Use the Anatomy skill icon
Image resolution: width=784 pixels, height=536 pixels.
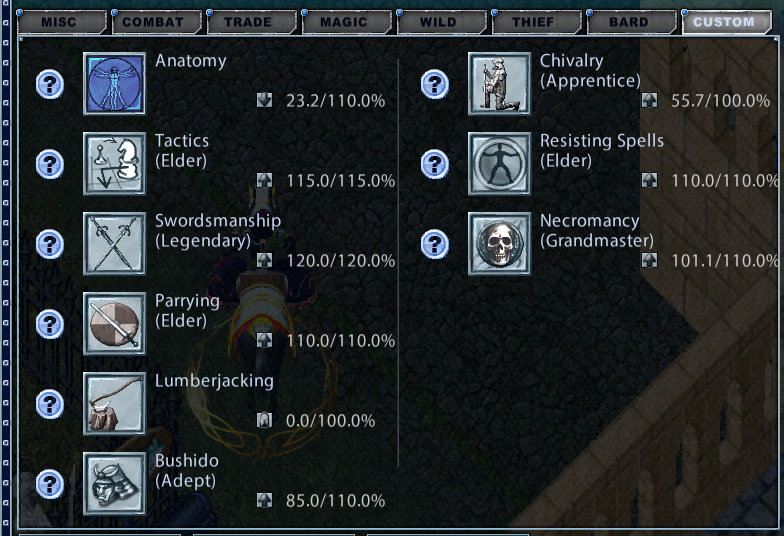[114, 84]
